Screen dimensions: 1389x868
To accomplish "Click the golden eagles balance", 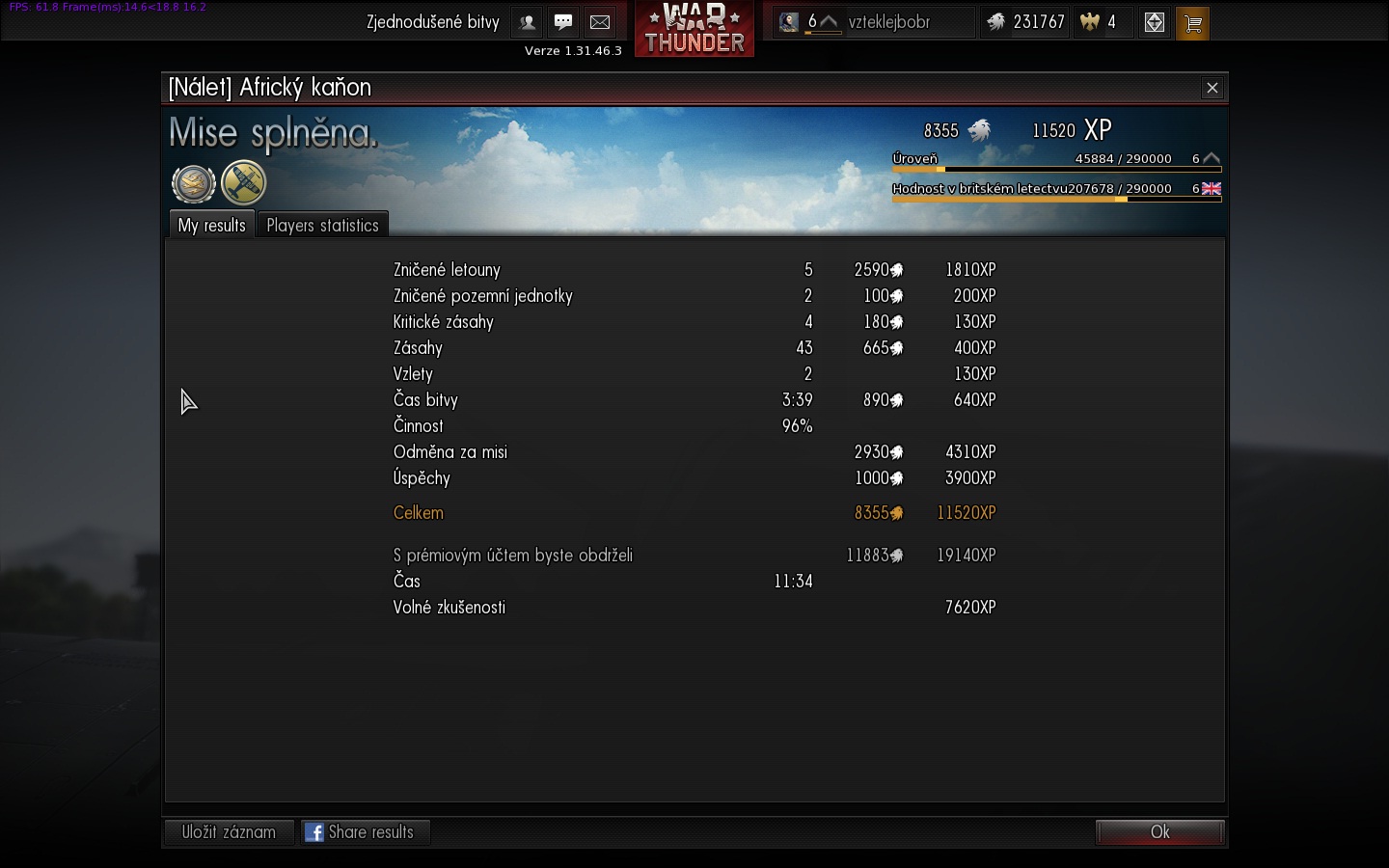I will [x=1100, y=22].
